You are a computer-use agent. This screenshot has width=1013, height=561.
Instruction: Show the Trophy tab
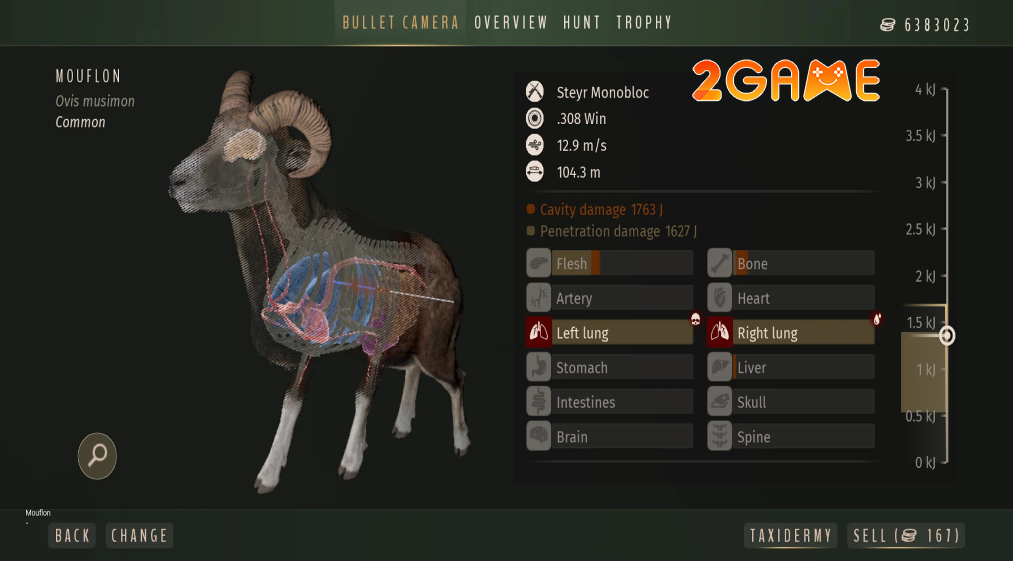[644, 23]
